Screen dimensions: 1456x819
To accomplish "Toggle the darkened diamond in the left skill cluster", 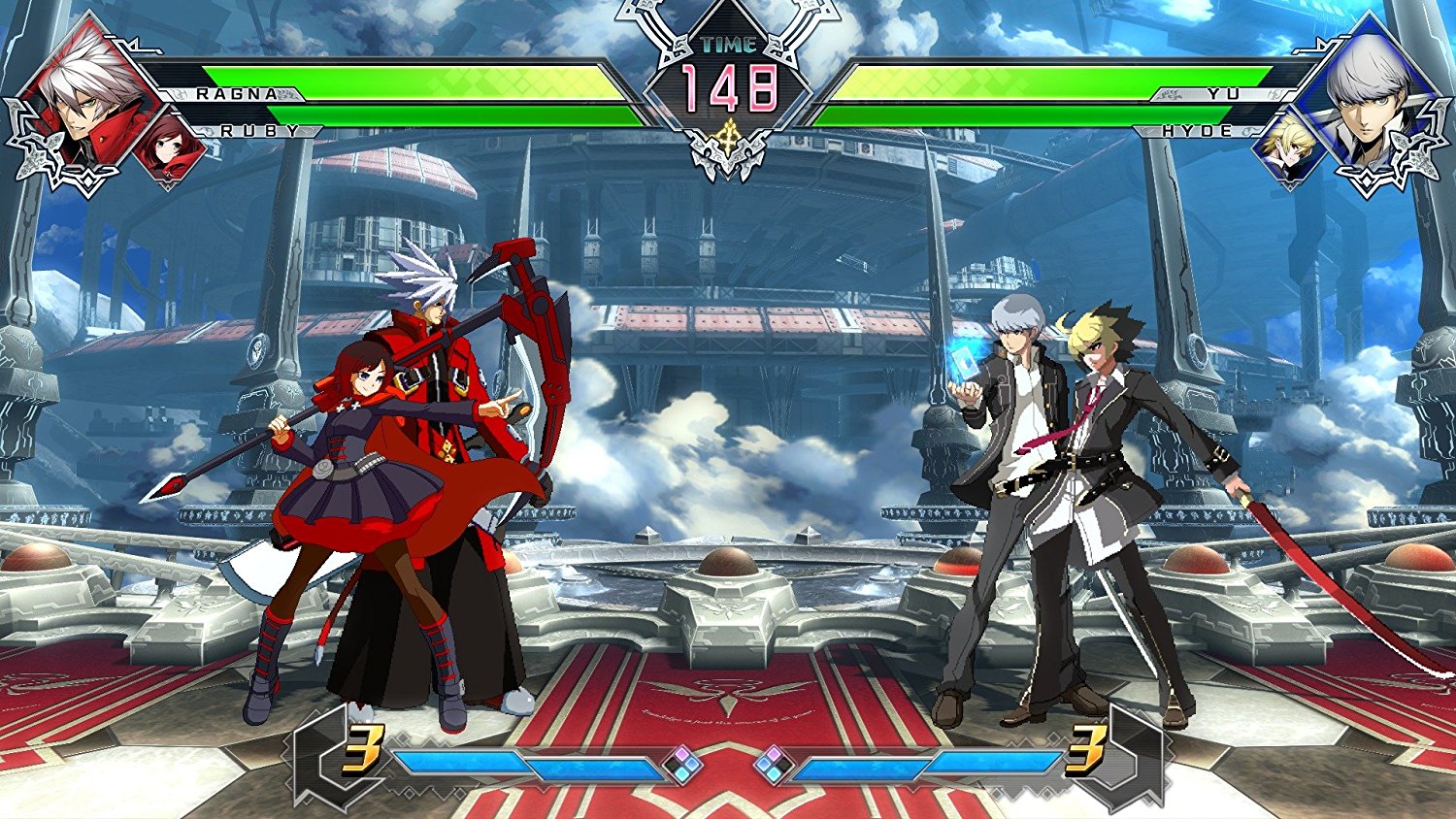I will (x=672, y=764).
